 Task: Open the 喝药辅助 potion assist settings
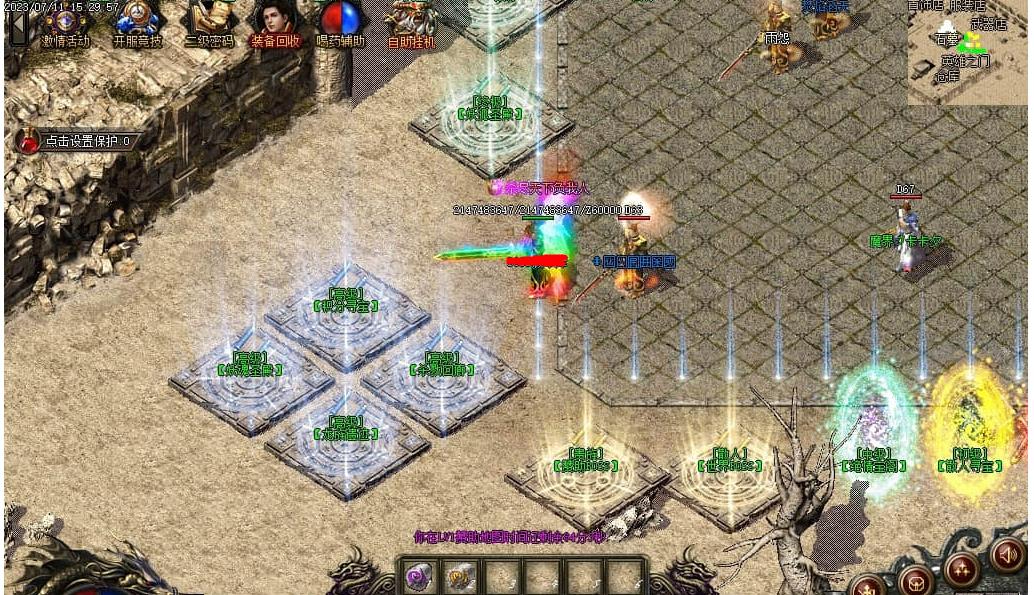click(x=341, y=22)
